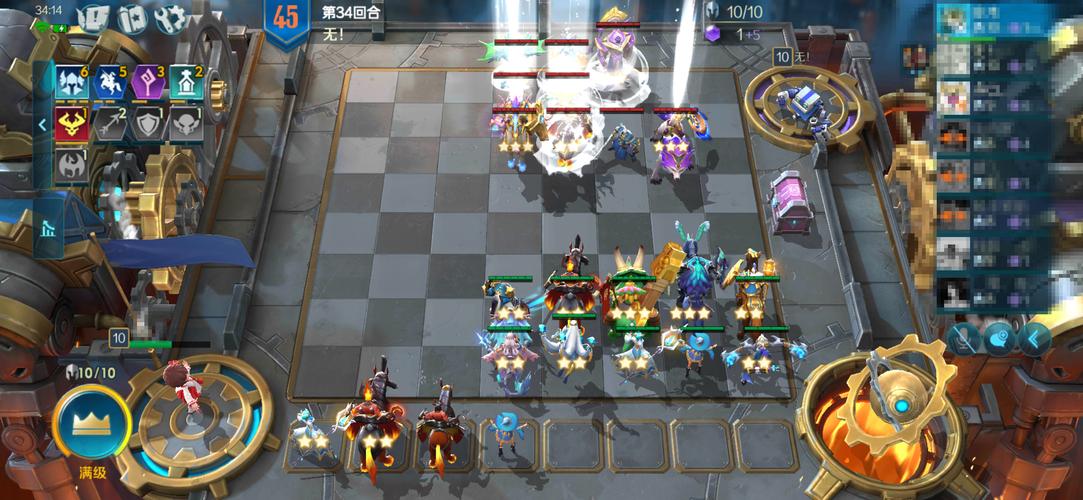Open the chat bubble button
The width and height of the screenshot is (1083, 500).
point(998,340)
